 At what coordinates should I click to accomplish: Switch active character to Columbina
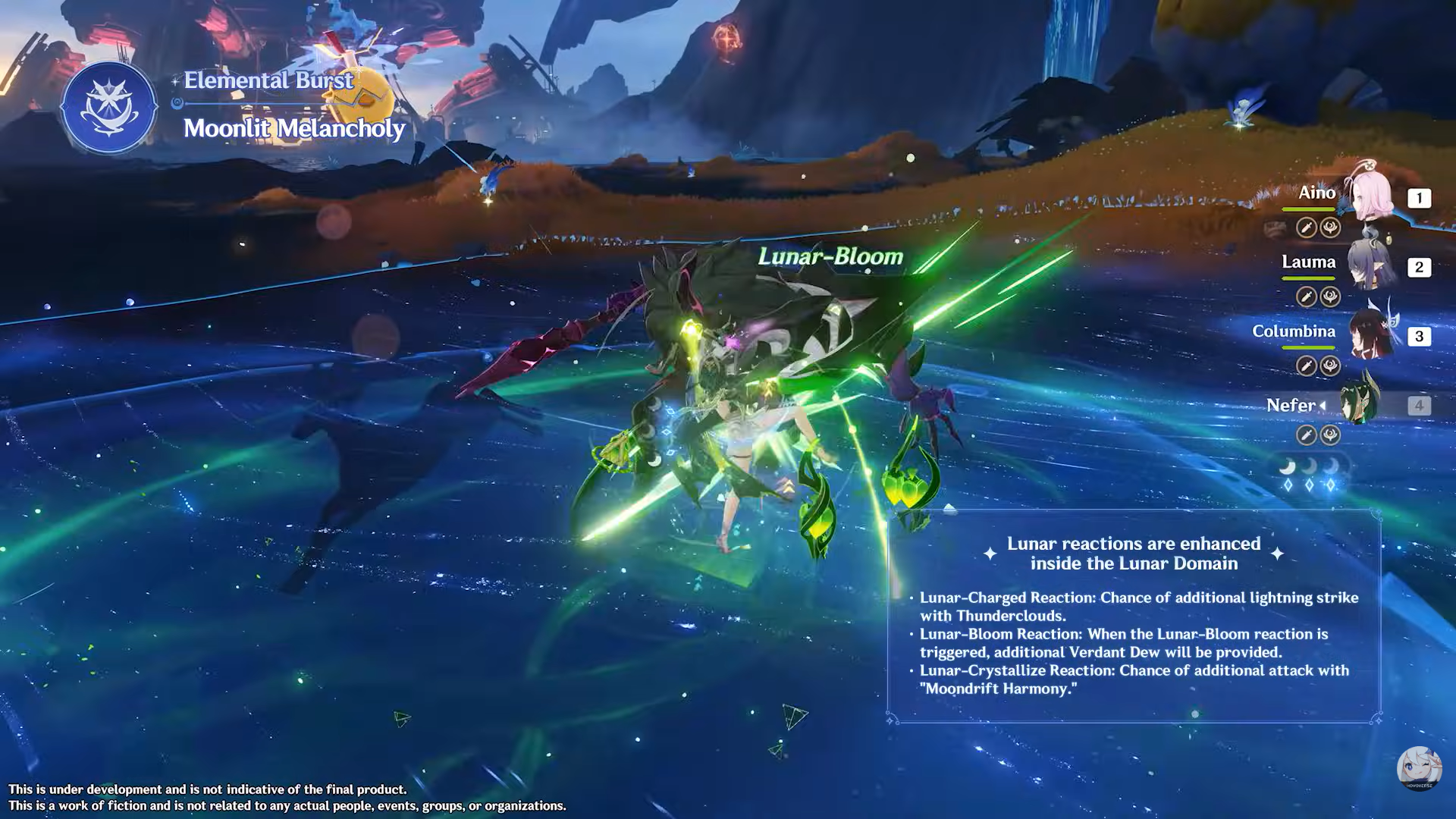(x=1370, y=334)
